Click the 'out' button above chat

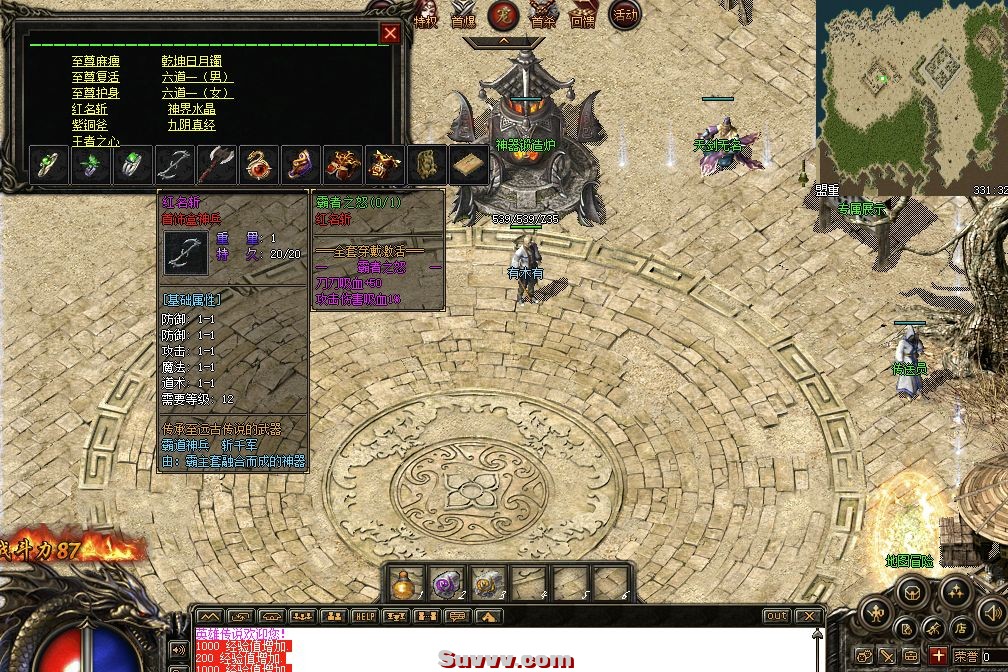(776, 616)
